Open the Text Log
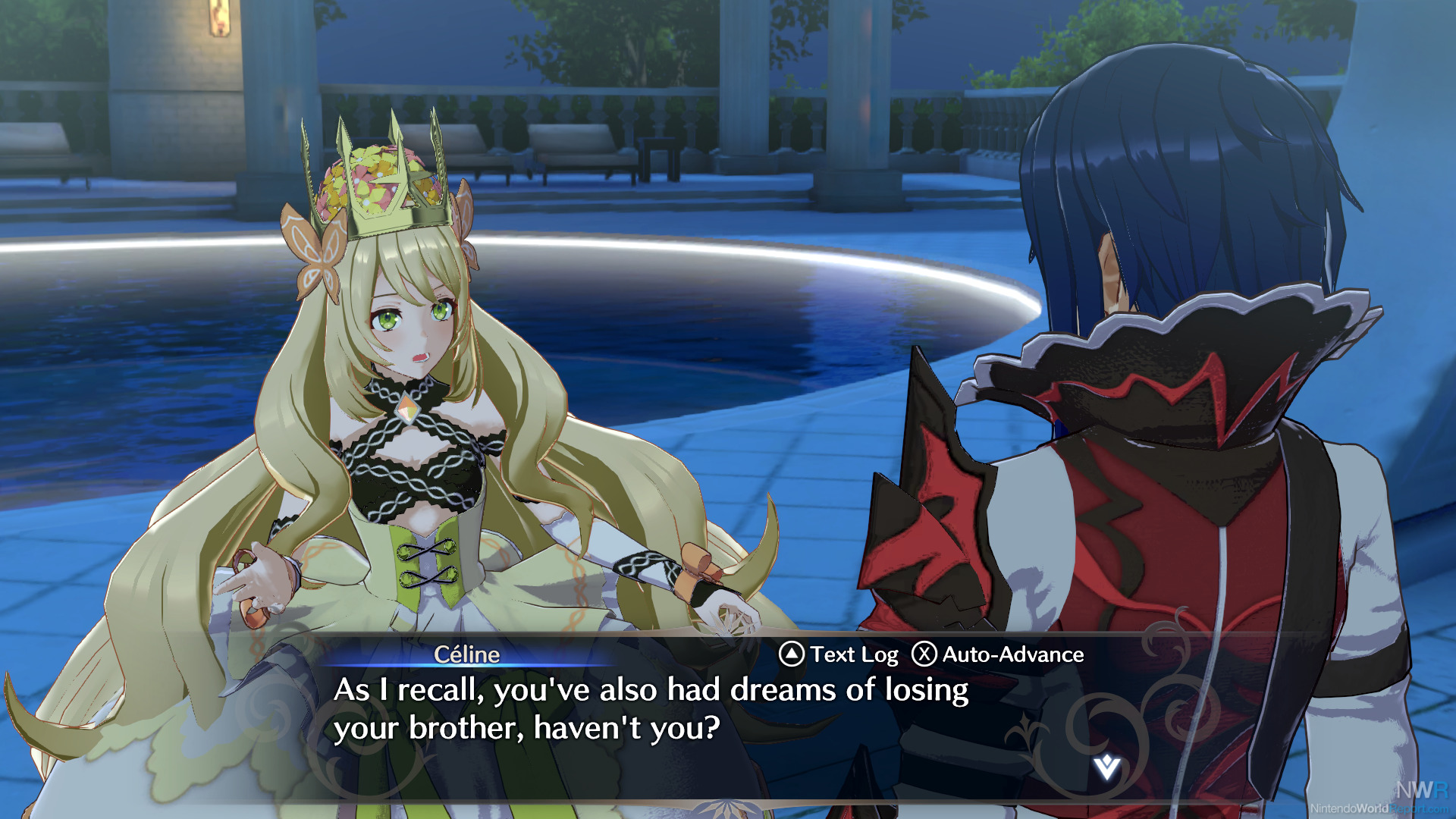Image resolution: width=1456 pixels, height=819 pixels. [839, 654]
